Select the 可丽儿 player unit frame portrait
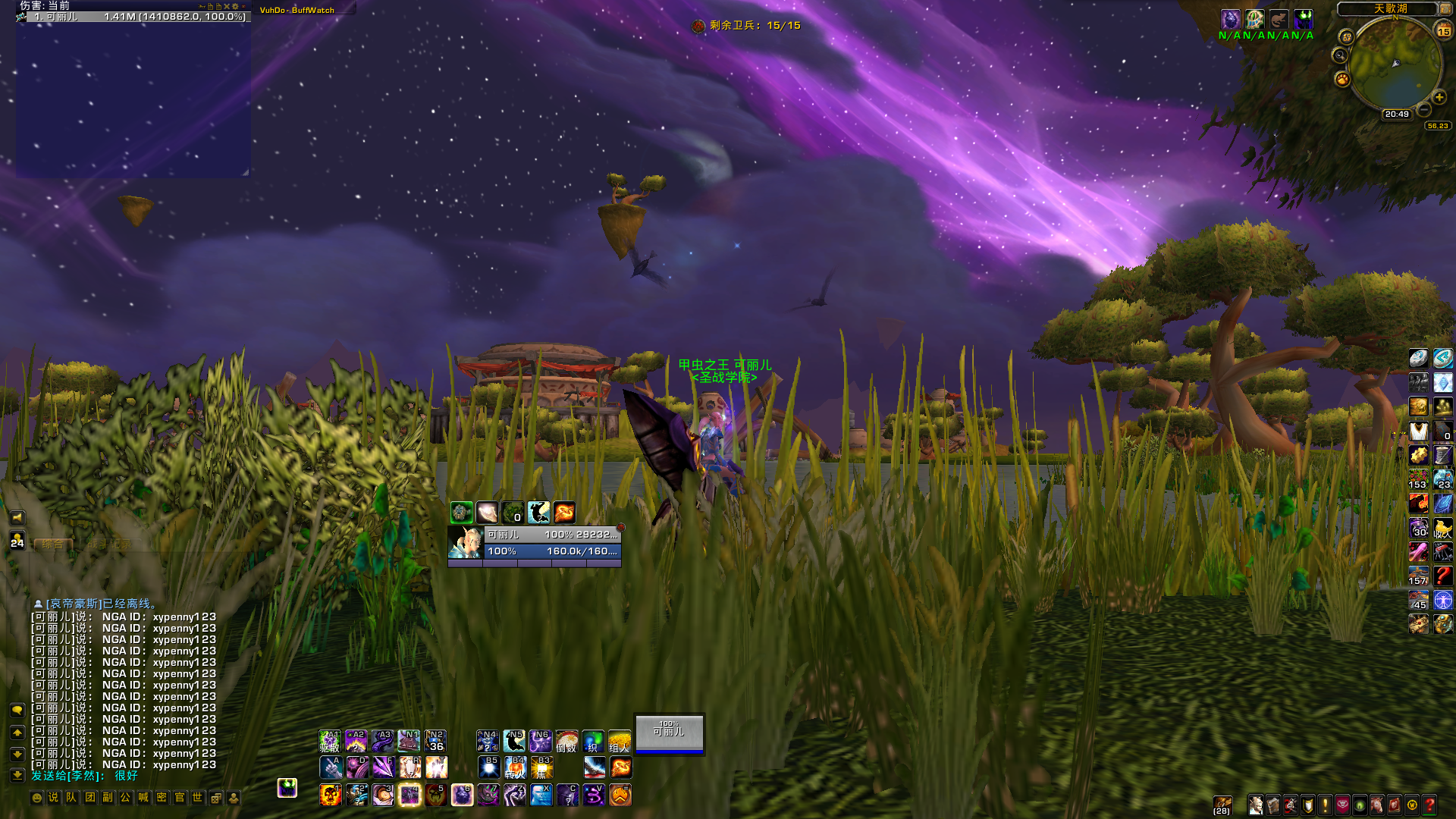1456x819 pixels. point(465,543)
